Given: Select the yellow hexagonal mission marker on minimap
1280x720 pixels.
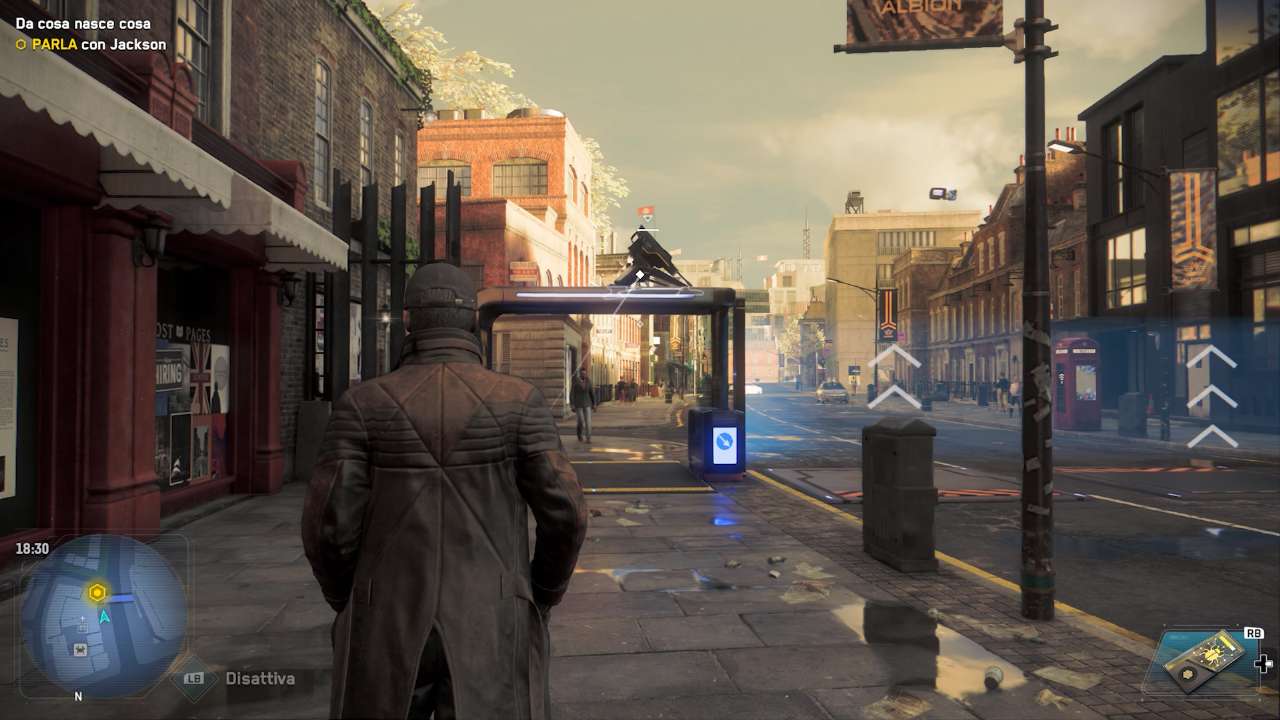Looking at the screenshot, I should click(97, 593).
